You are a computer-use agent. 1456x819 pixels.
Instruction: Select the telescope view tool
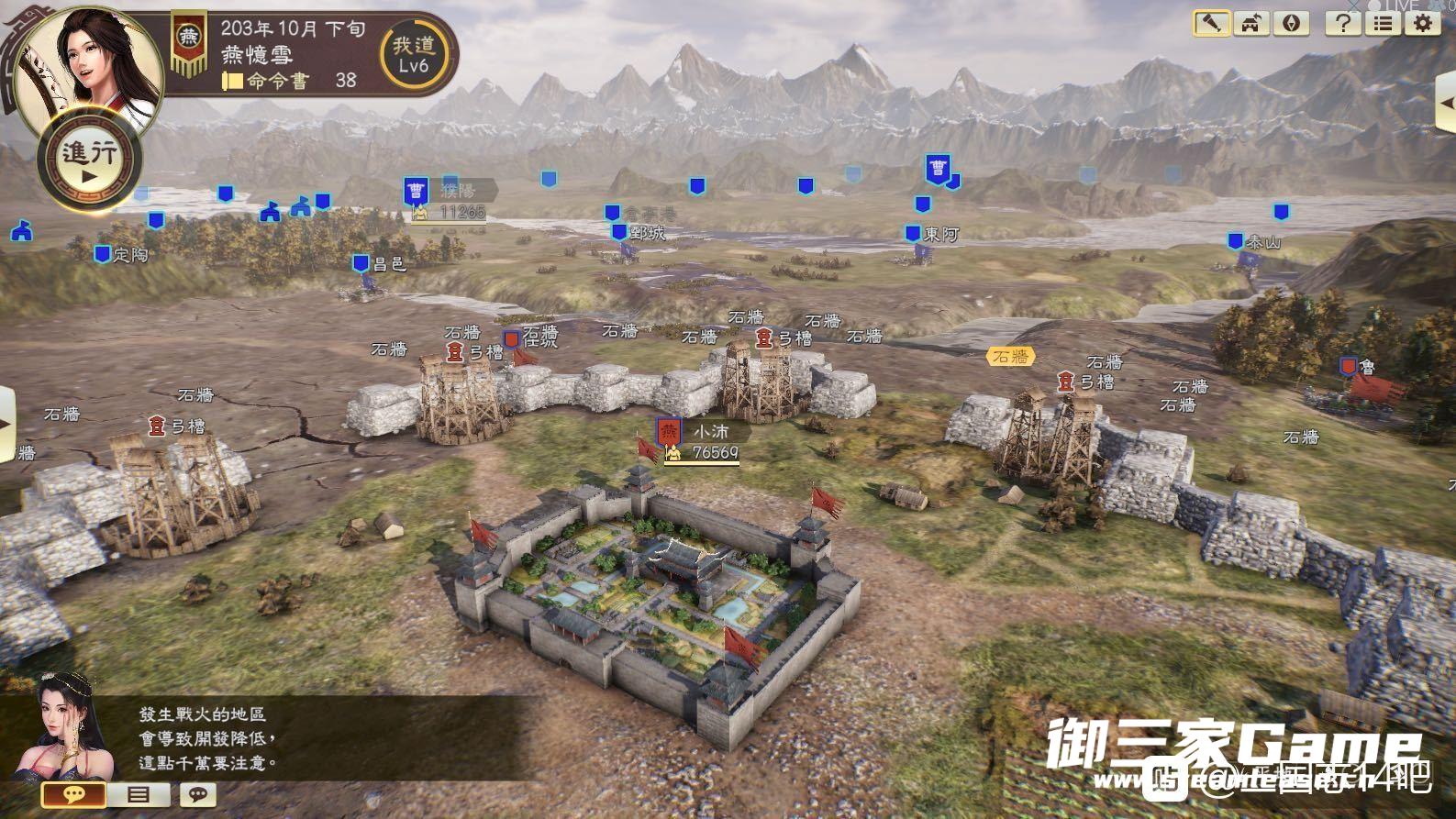(x=1211, y=23)
